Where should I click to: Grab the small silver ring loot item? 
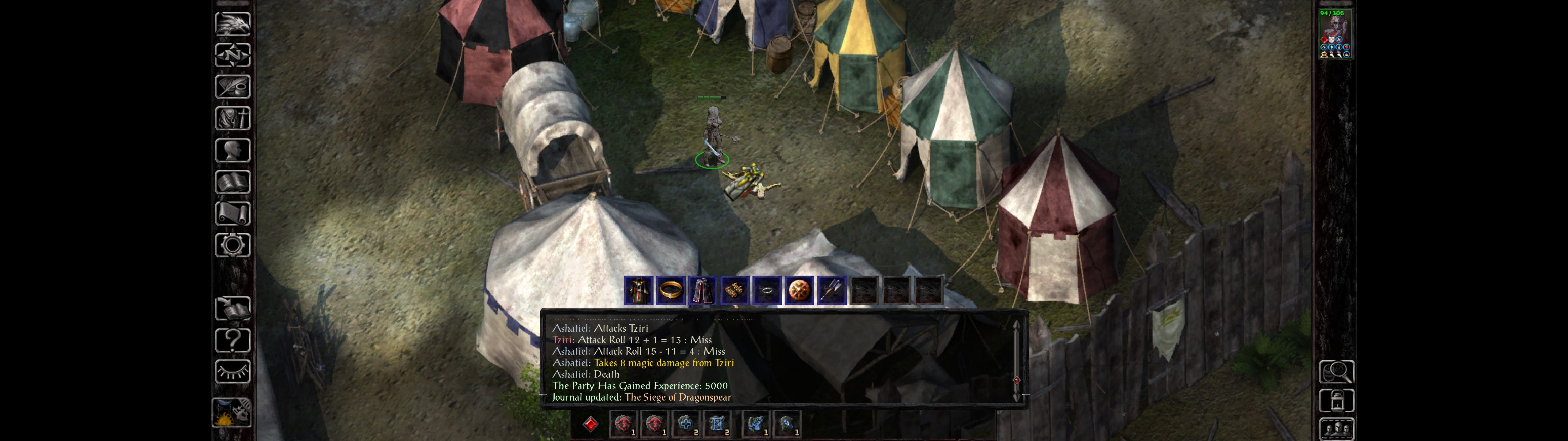(x=767, y=291)
